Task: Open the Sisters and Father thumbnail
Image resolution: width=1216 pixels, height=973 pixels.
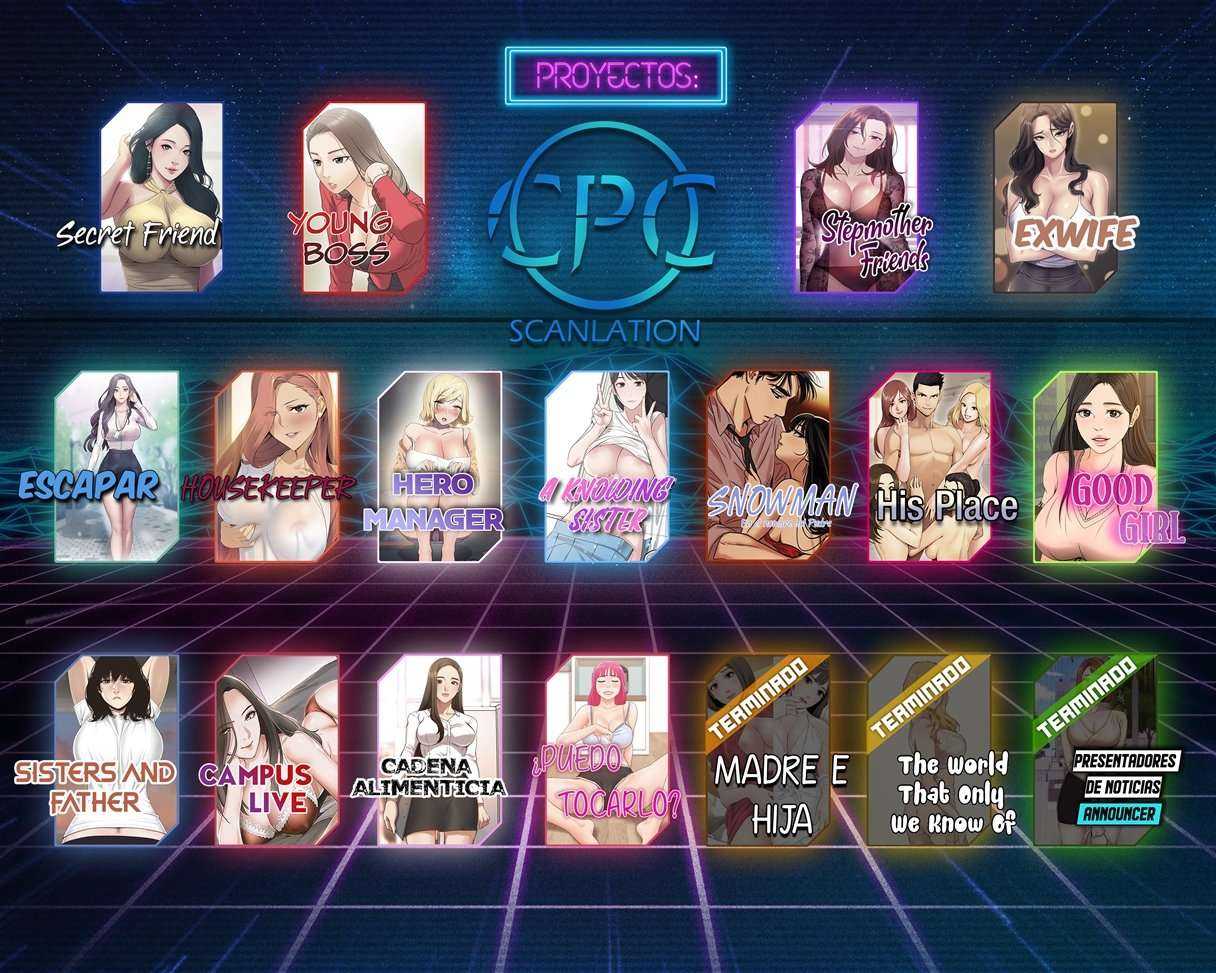Action: (117, 749)
